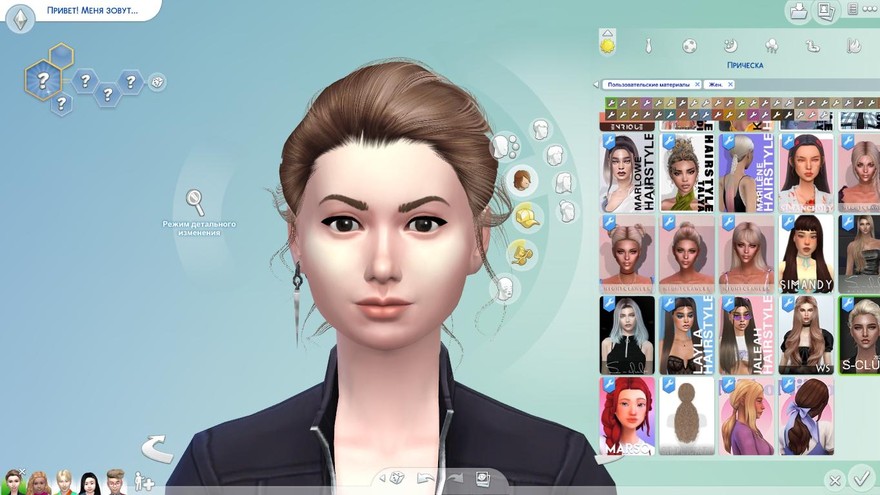
Task: Switch to the formal outfit tie tab
Action: (648, 46)
